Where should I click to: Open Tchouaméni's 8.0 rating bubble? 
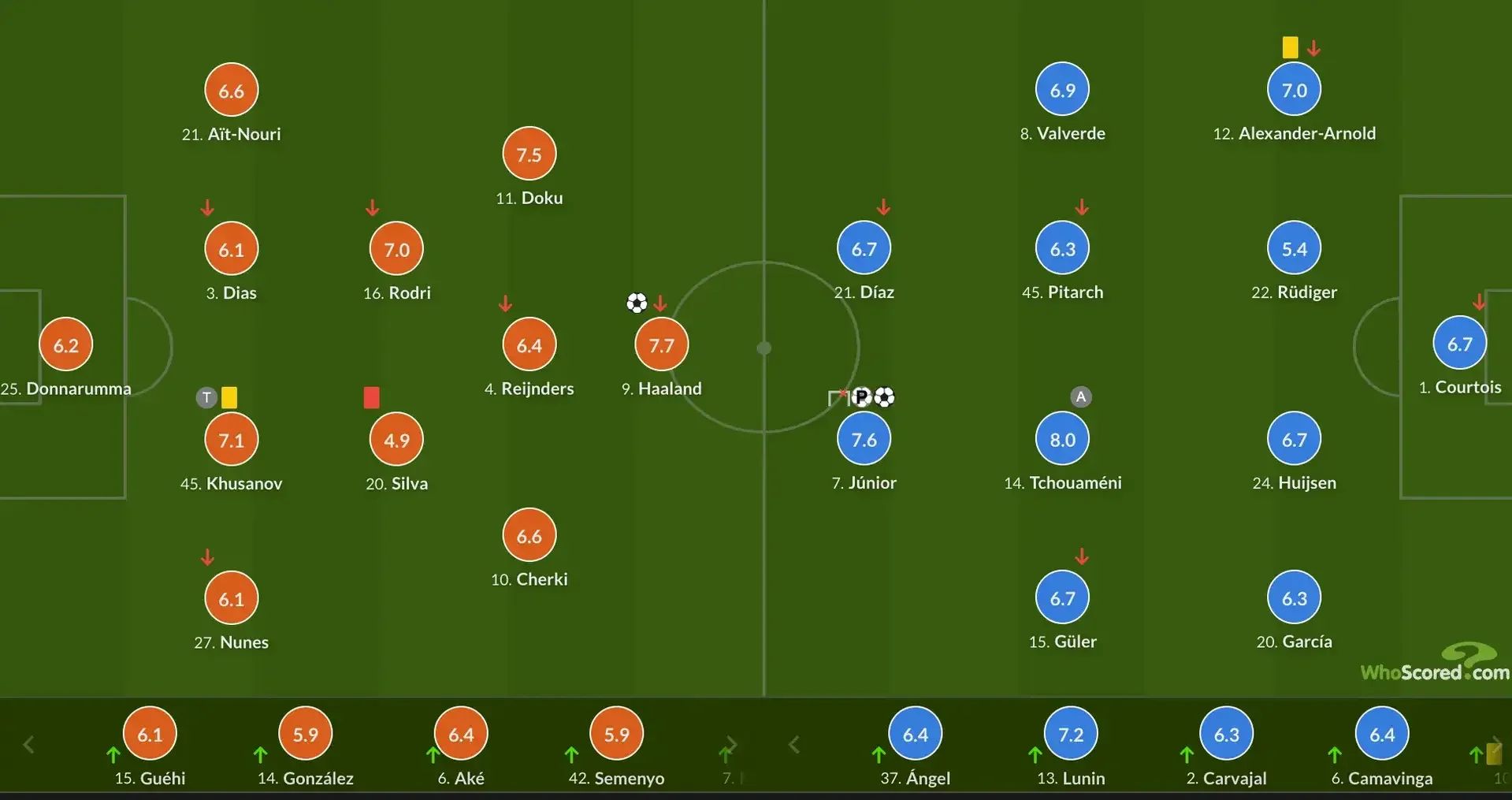1062,439
